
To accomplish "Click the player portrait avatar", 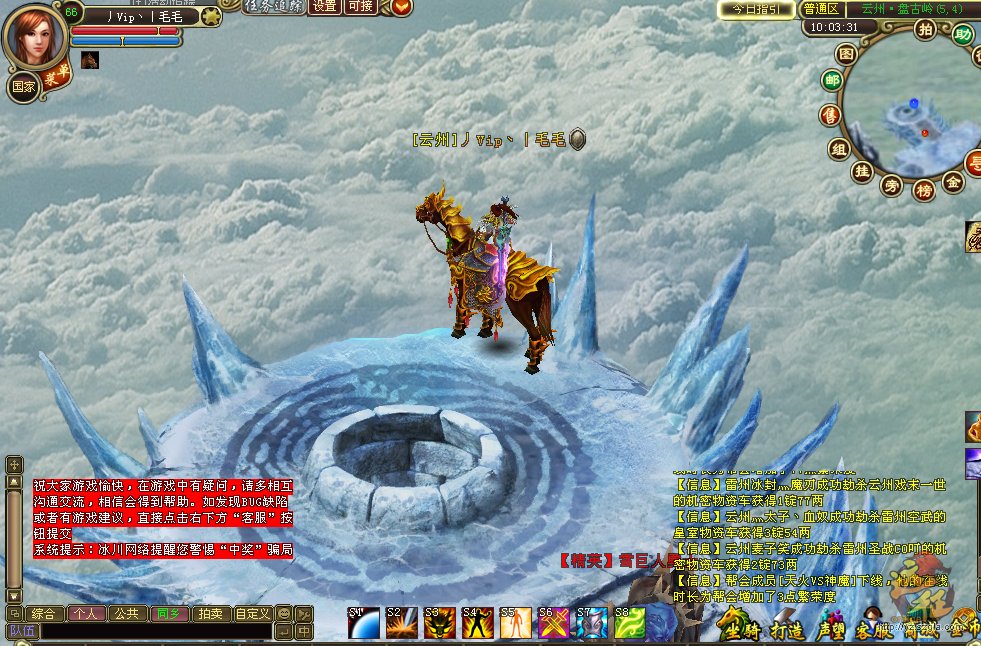I will [34, 36].
